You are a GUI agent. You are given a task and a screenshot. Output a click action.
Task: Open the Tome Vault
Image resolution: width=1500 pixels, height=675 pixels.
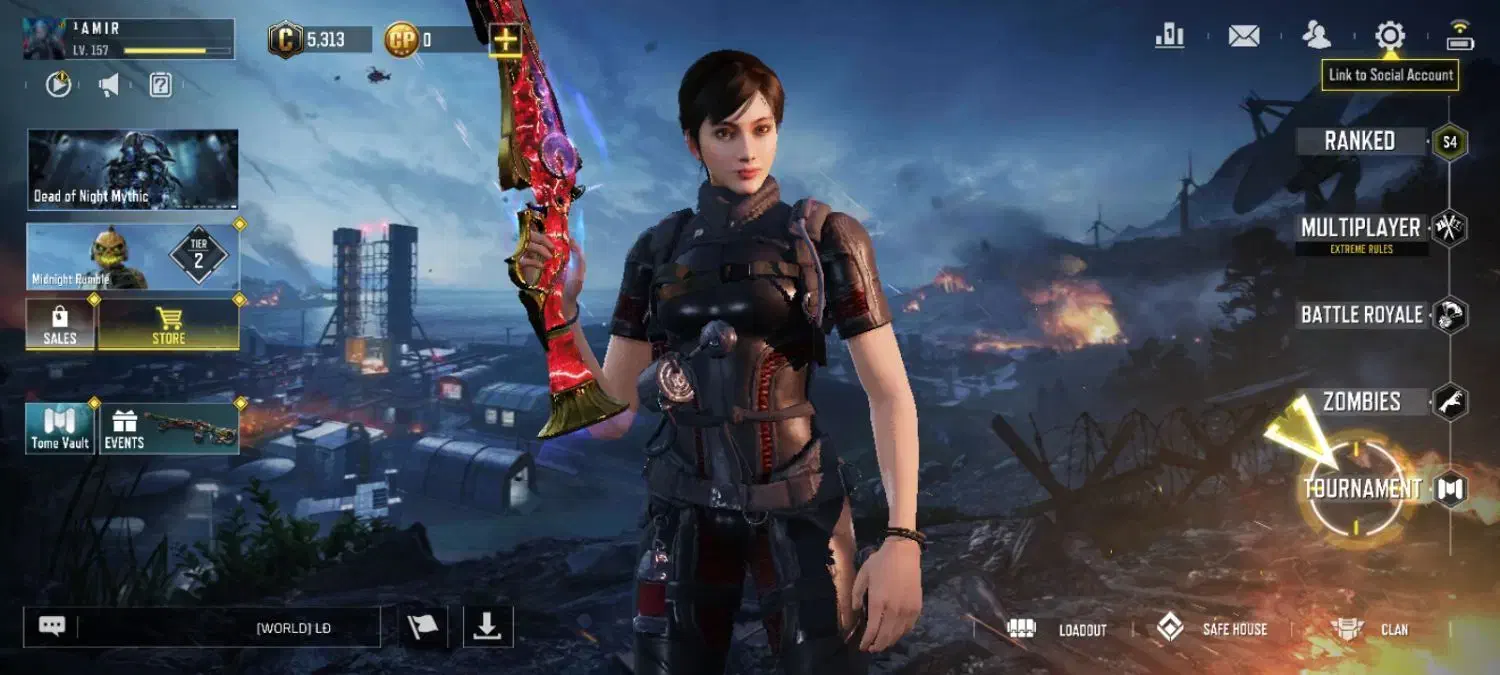tap(60, 428)
